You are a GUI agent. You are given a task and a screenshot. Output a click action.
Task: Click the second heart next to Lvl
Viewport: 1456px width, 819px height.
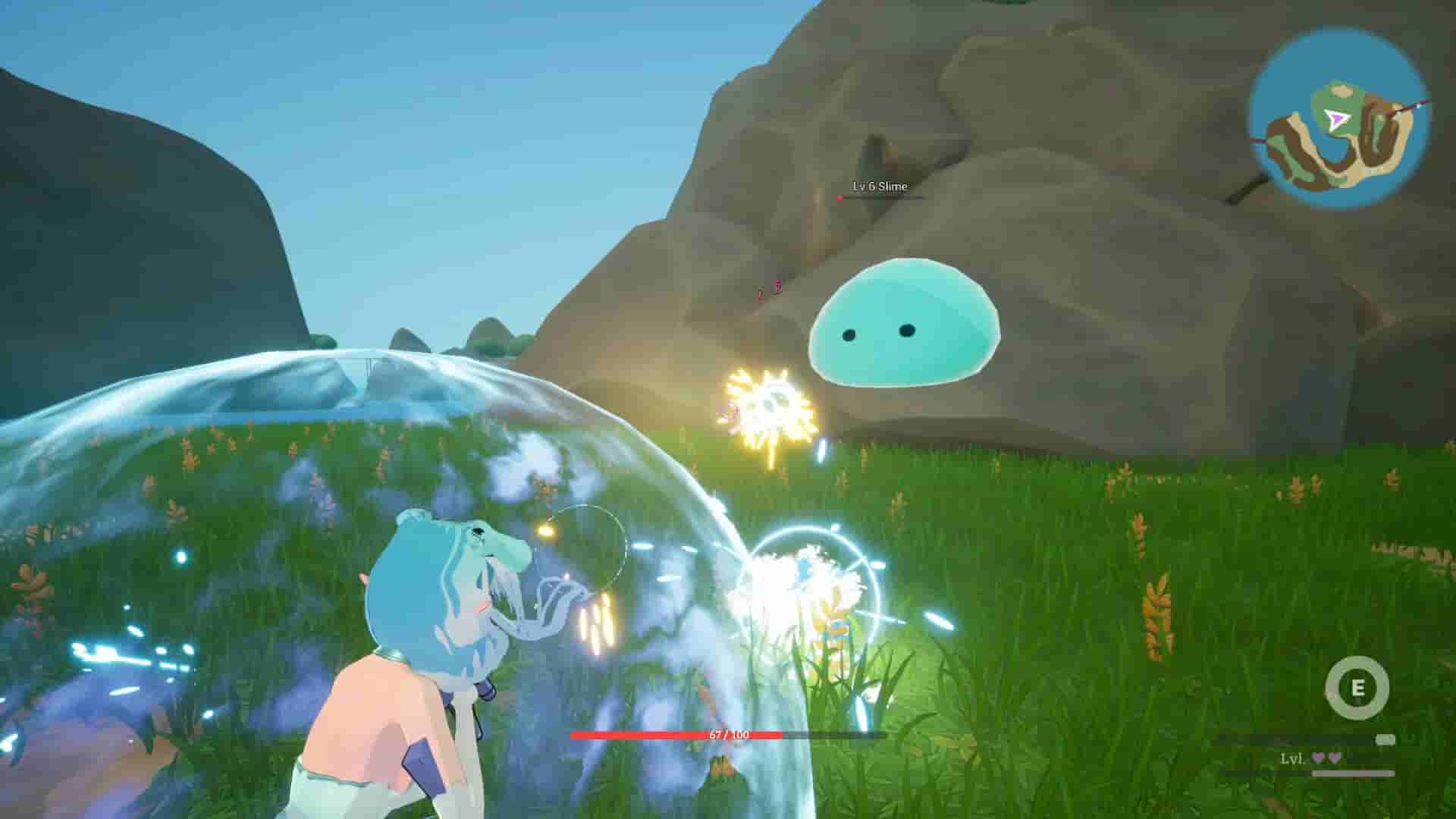(x=1335, y=758)
